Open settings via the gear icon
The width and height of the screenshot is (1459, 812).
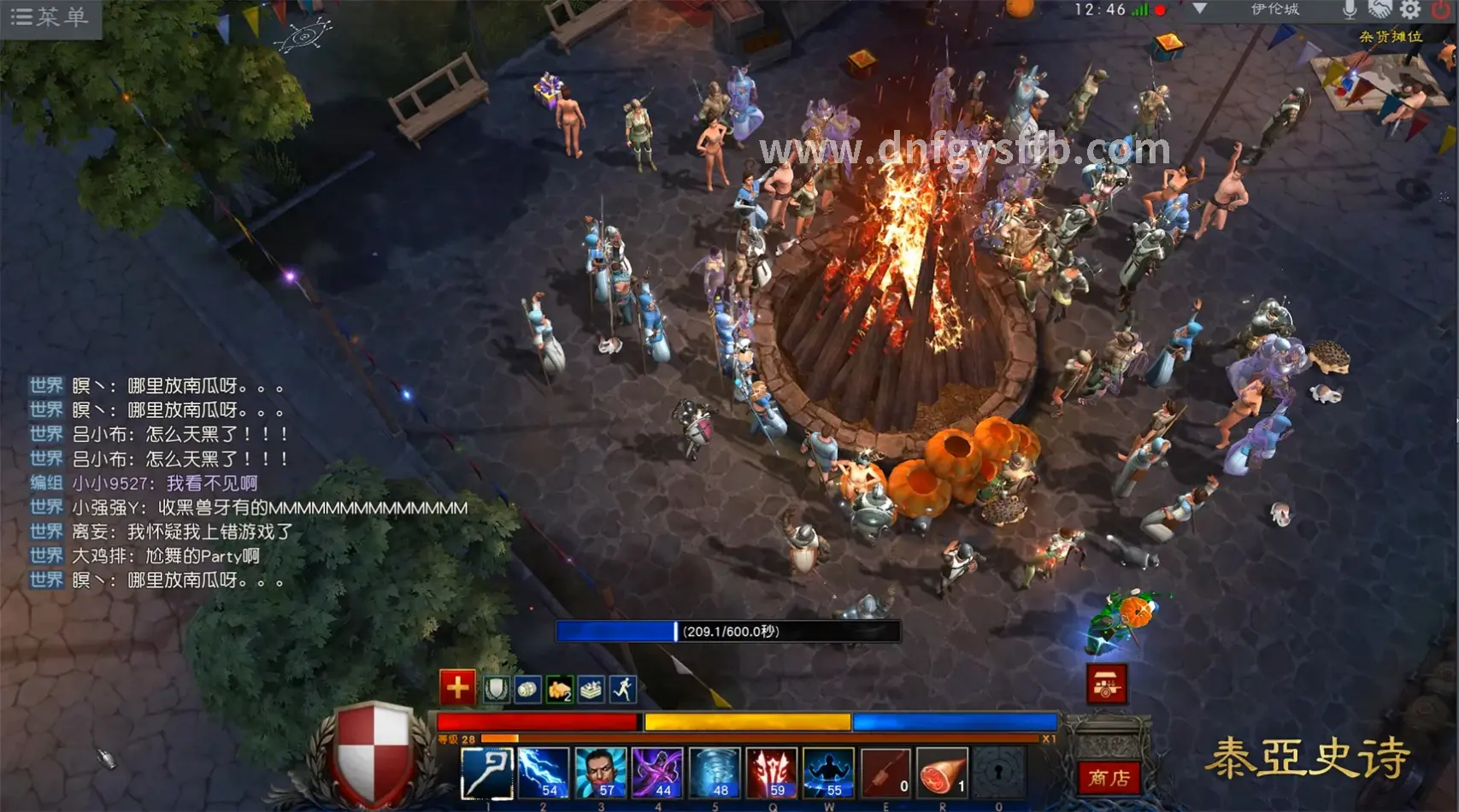[x=1410, y=9]
